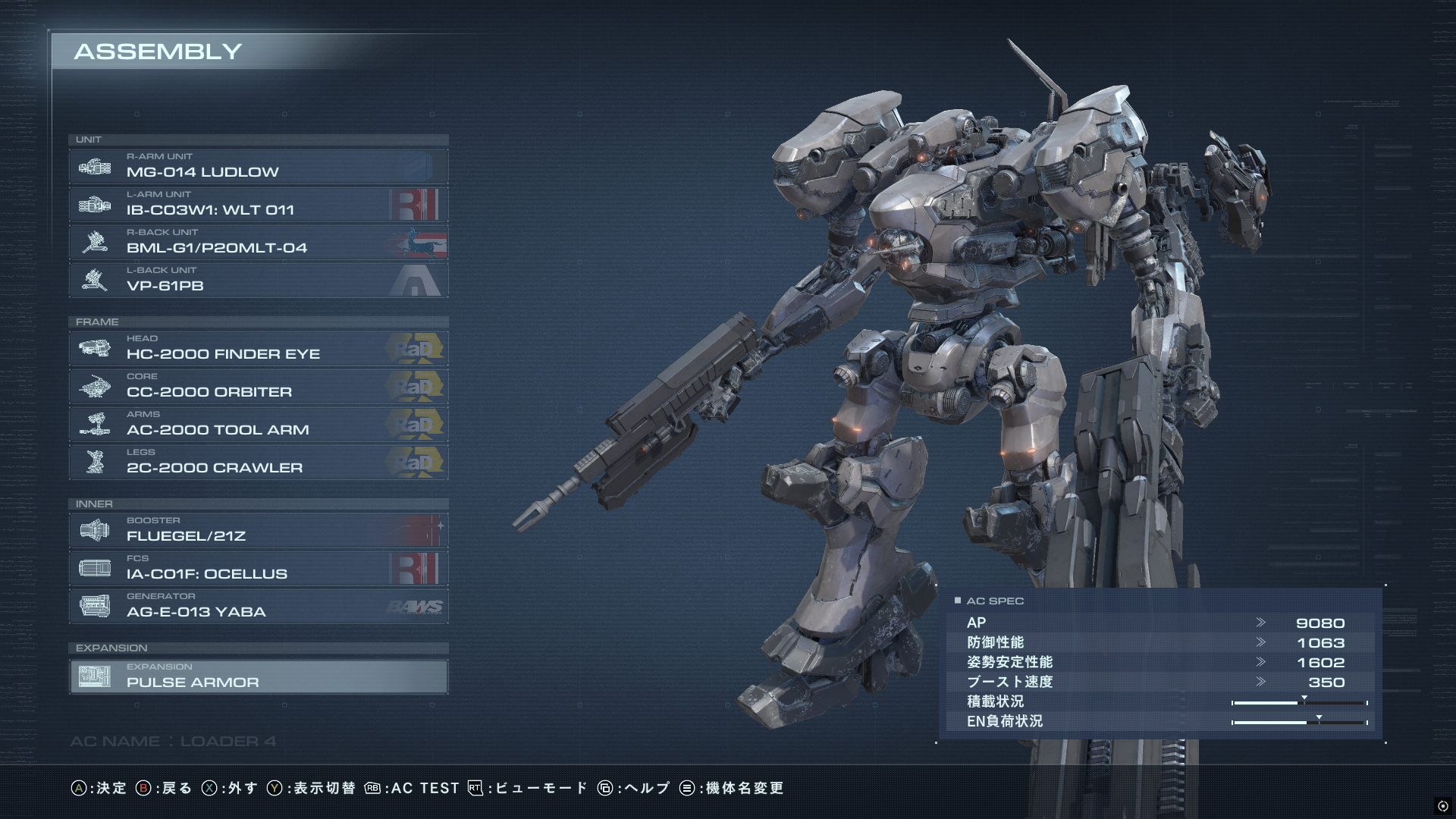Viewport: 1456px width, 819px height.
Task: Choose the IB-C03W1: WLT 011 left arm slot
Action: click(x=258, y=204)
